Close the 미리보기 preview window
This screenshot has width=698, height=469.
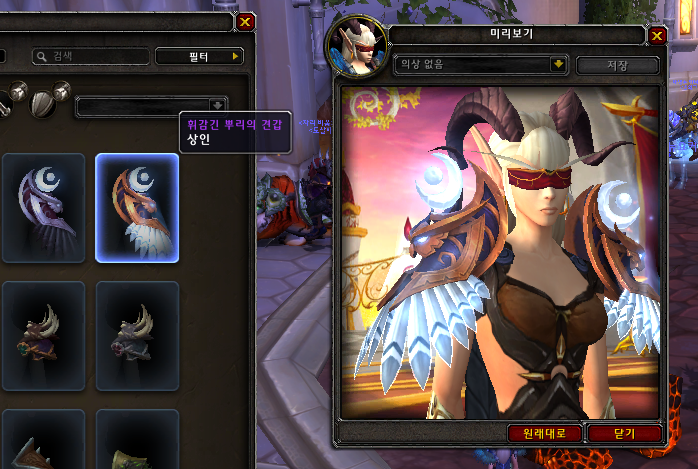(657, 36)
